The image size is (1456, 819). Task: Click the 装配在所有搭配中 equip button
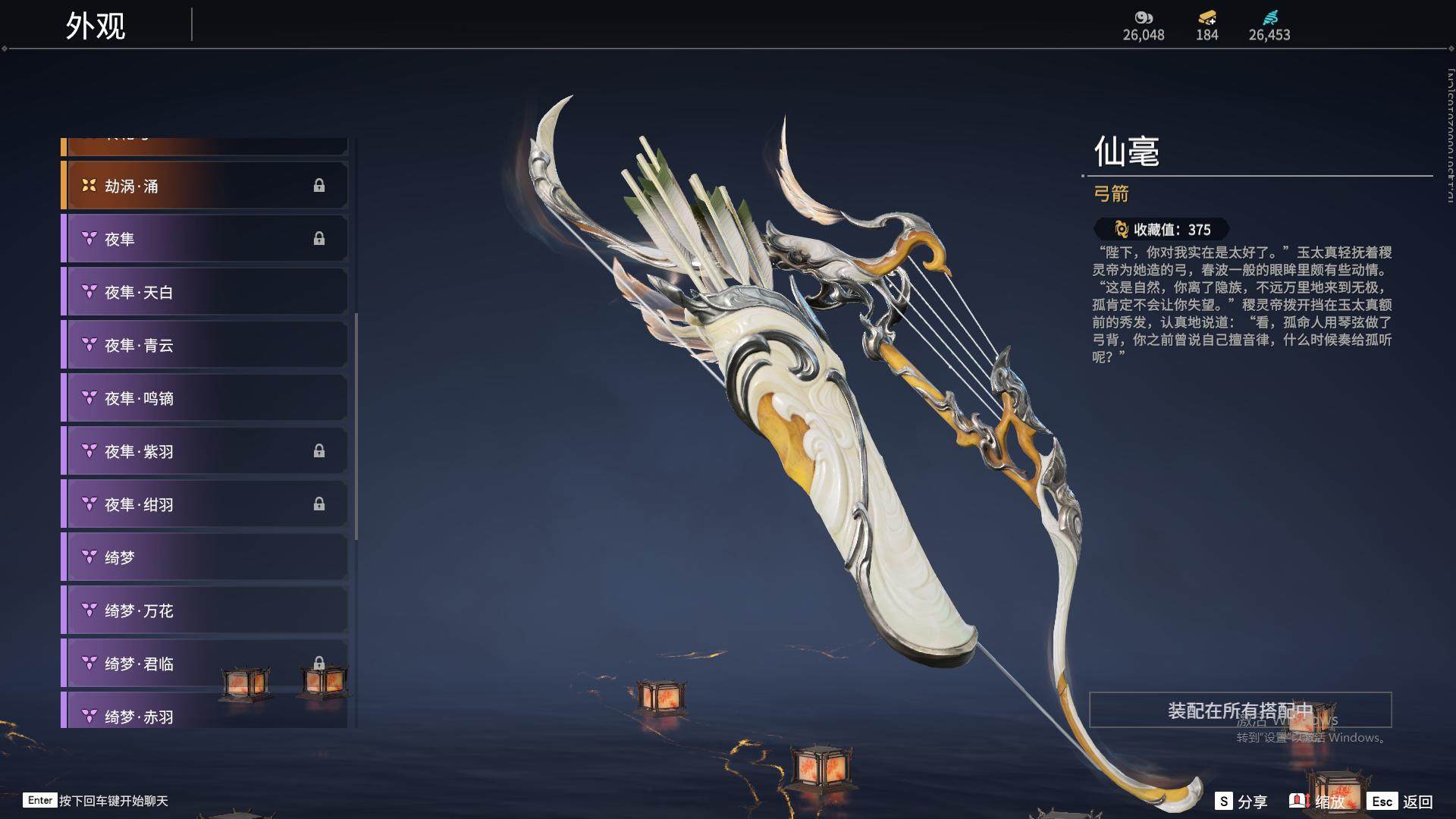(x=1240, y=710)
